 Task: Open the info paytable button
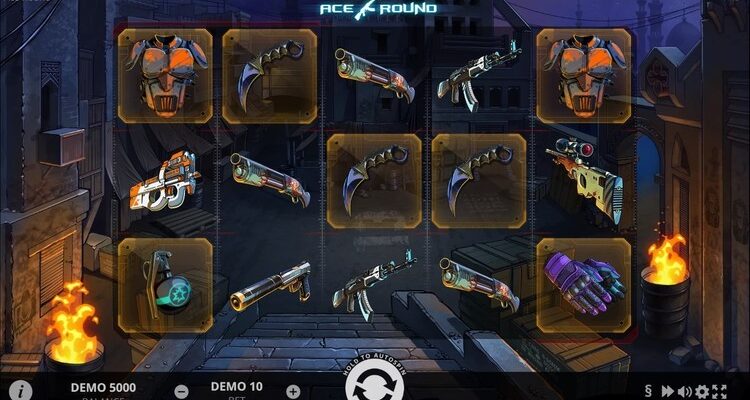tap(20, 389)
